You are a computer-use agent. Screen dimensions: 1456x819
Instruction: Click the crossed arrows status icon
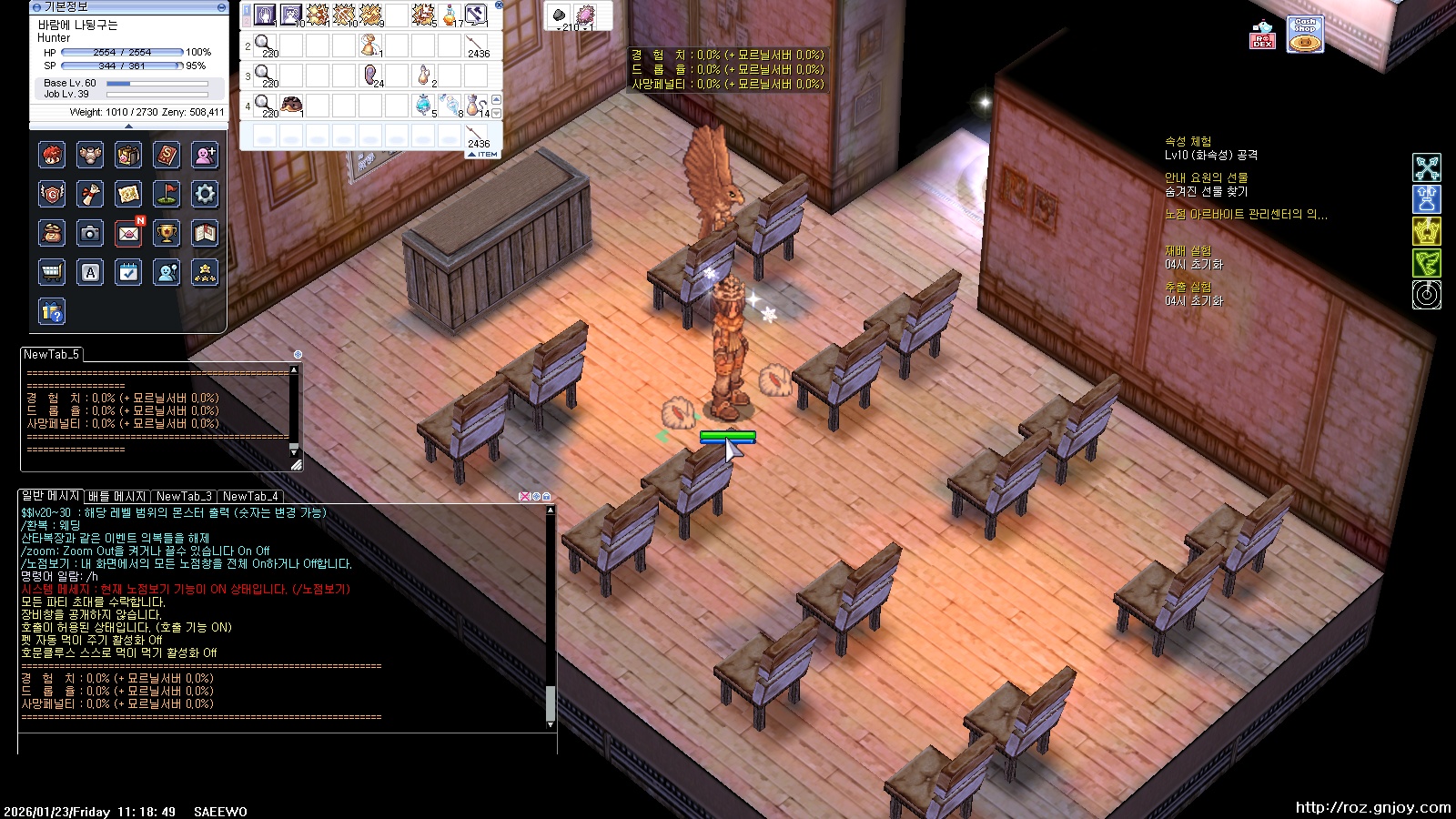coord(1426,167)
